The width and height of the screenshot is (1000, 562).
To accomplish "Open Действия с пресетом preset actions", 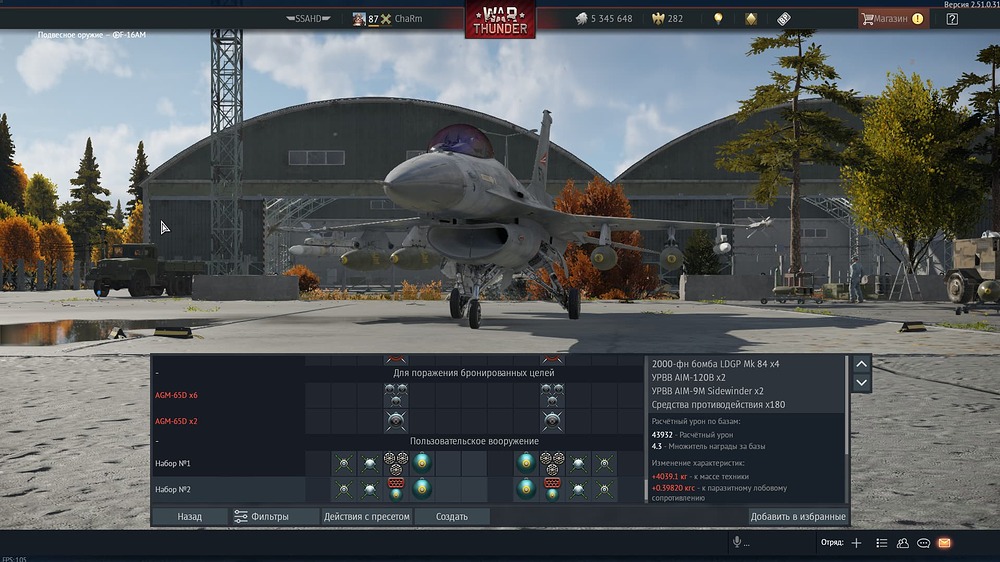I will coord(366,517).
